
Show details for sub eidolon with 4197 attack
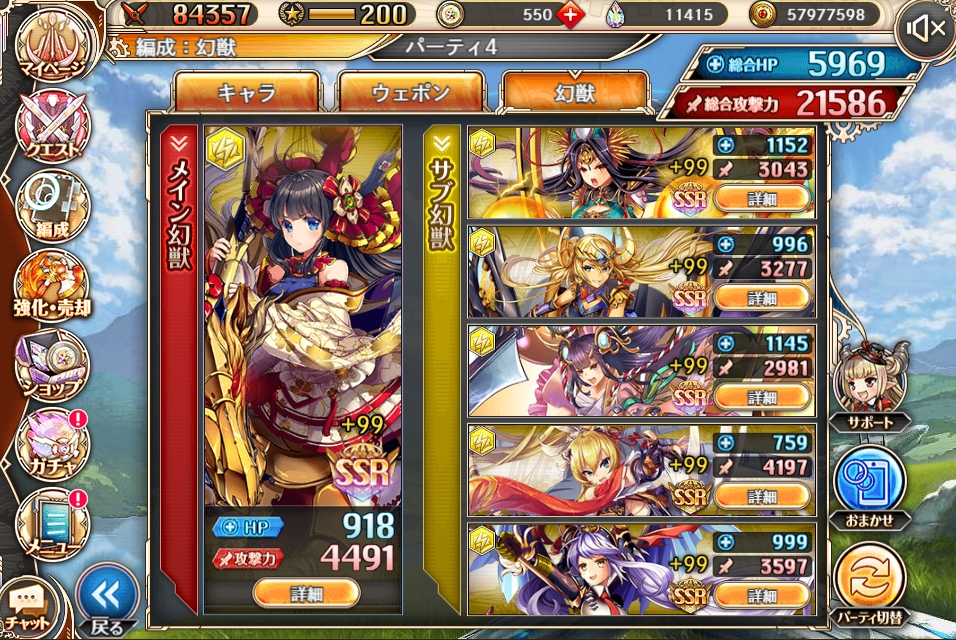tap(761, 497)
